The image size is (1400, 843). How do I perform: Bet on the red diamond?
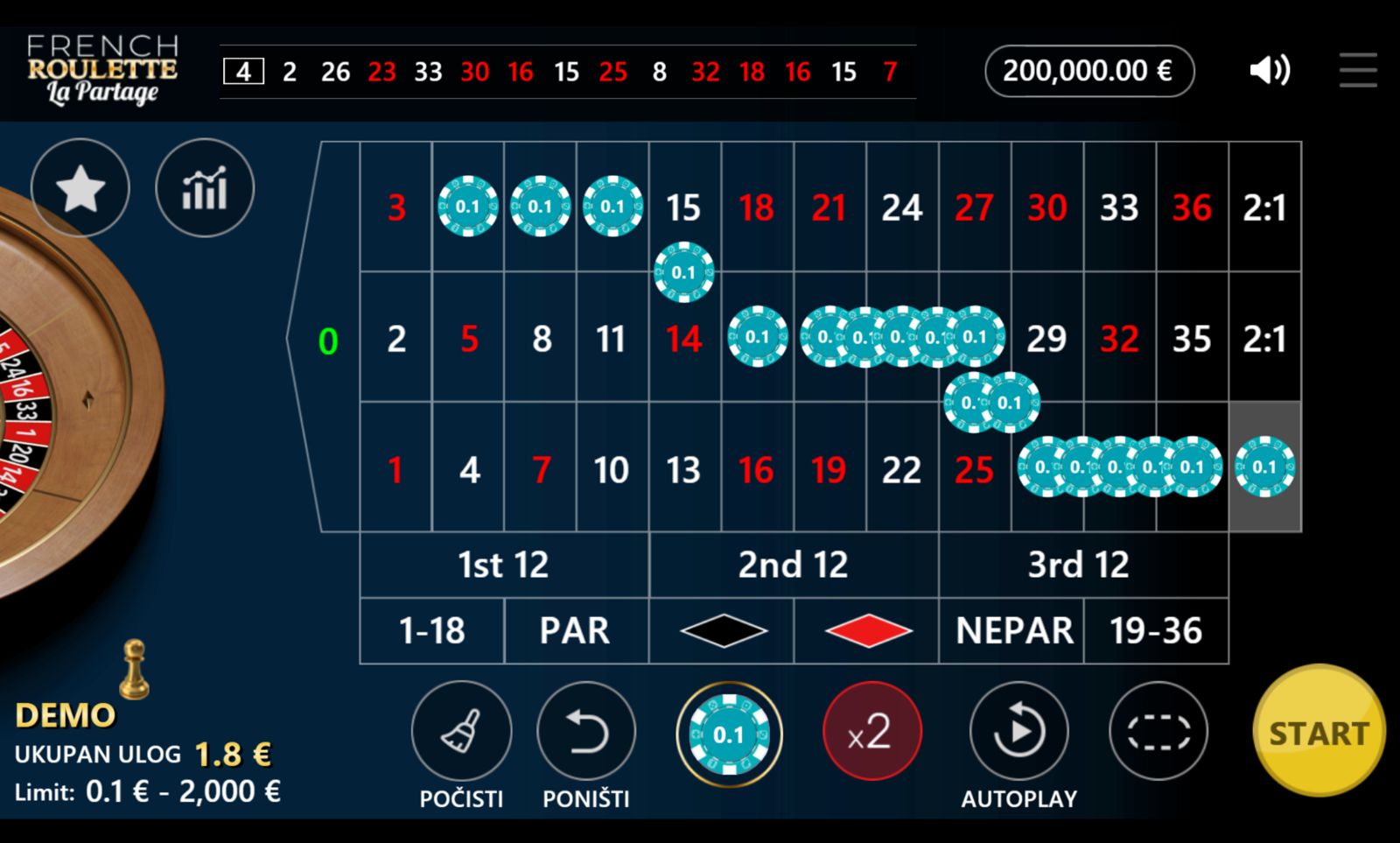pyautogui.click(x=867, y=630)
